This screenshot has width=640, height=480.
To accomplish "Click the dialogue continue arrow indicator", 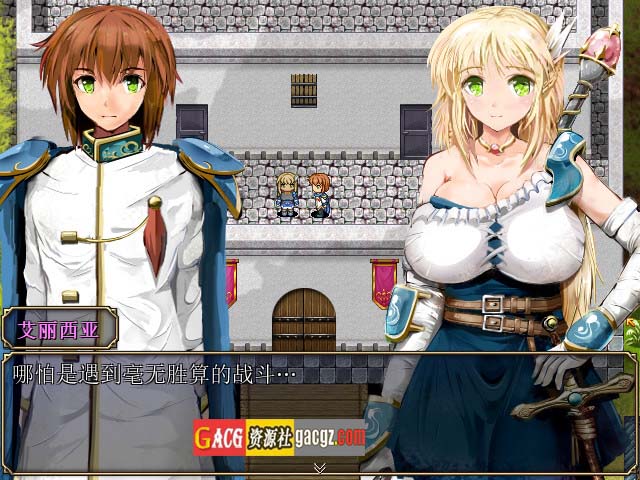I will coord(319,467).
